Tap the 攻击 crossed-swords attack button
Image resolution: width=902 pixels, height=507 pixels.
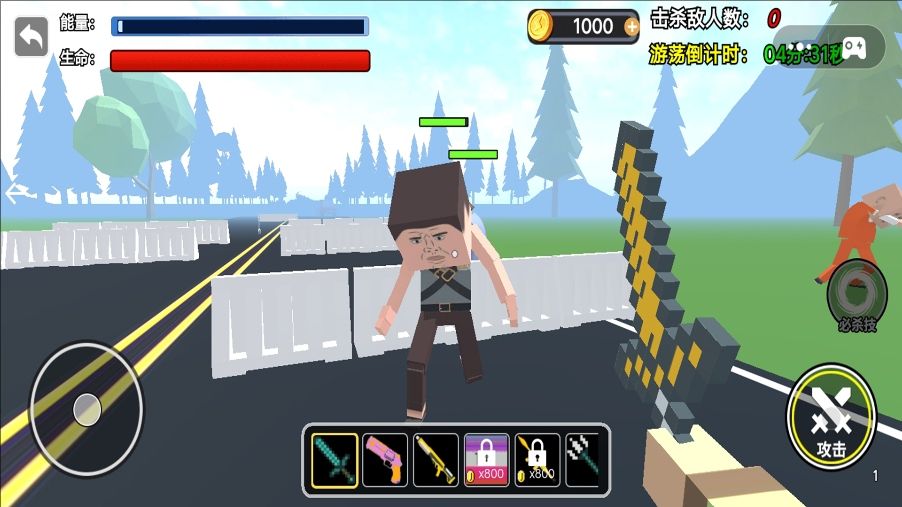(x=831, y=416)
